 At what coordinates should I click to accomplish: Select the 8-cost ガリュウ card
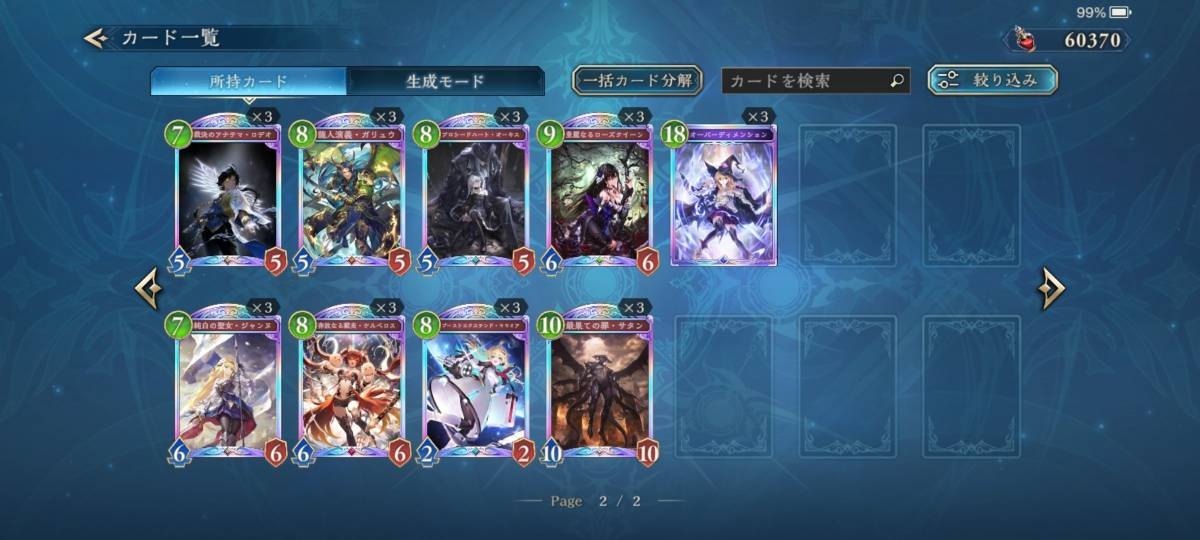[351, 197]
